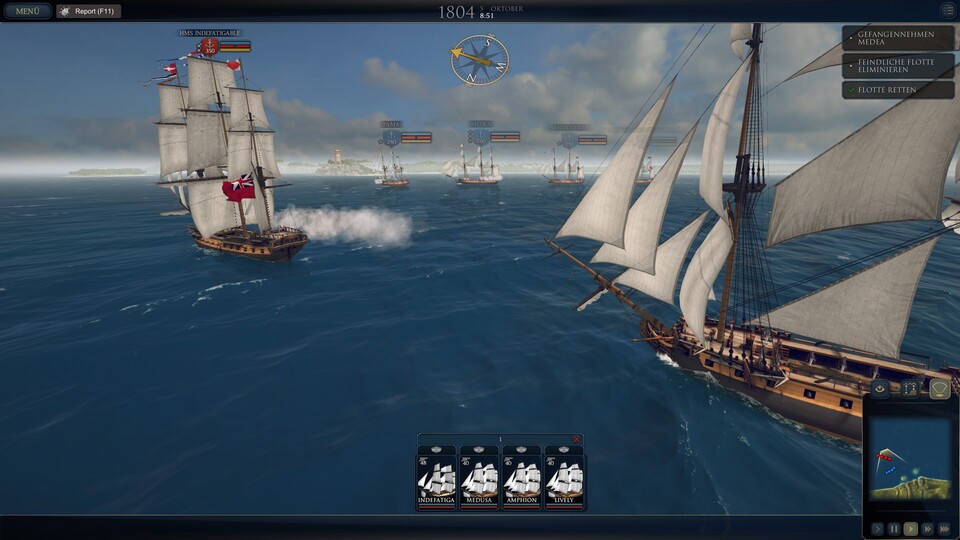Screen dimensions: 960x540
Task: Pick the Lively ship card
Action: (x=564, y=478)
